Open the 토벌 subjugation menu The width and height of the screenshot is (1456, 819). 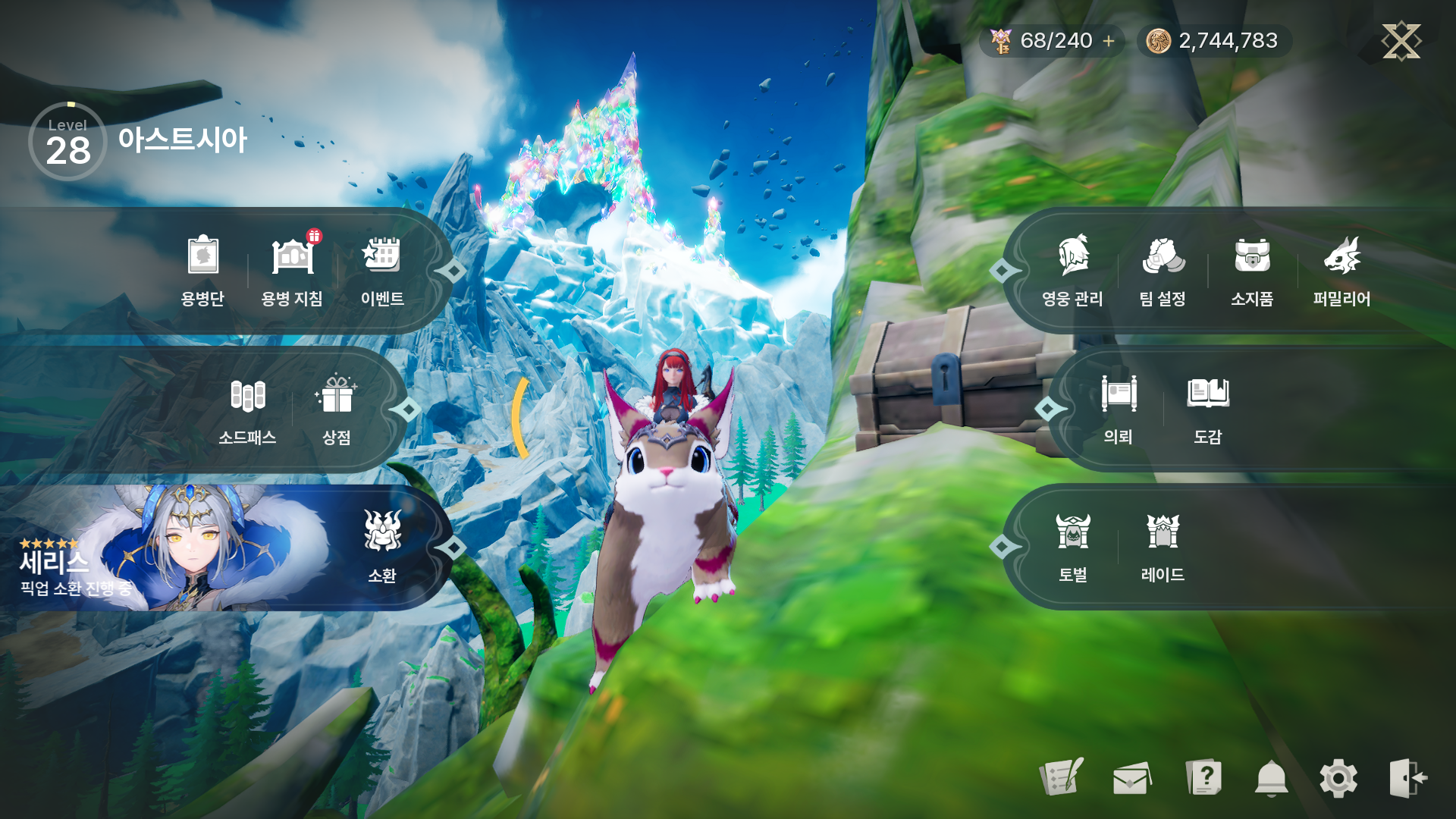tap(1073, 548)
